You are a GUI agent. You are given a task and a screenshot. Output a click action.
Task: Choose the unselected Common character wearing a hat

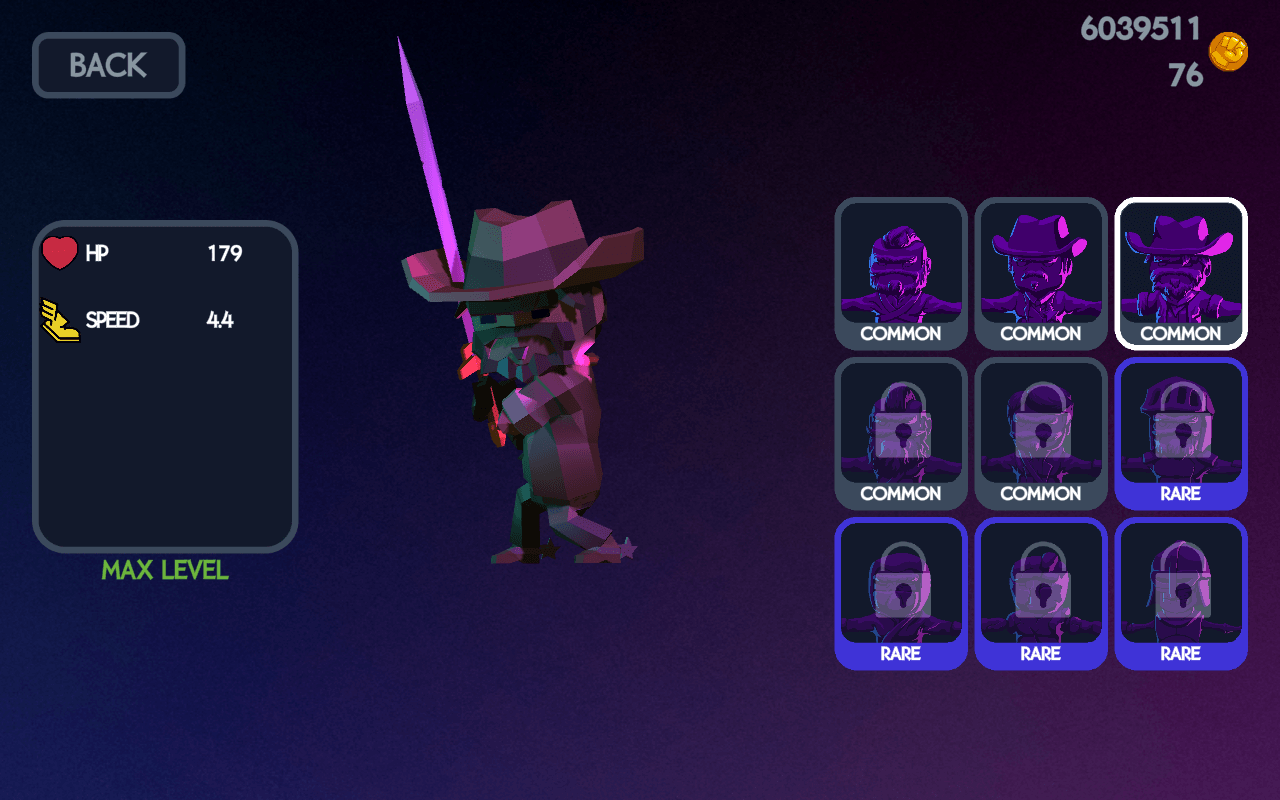click(1041, 273)
